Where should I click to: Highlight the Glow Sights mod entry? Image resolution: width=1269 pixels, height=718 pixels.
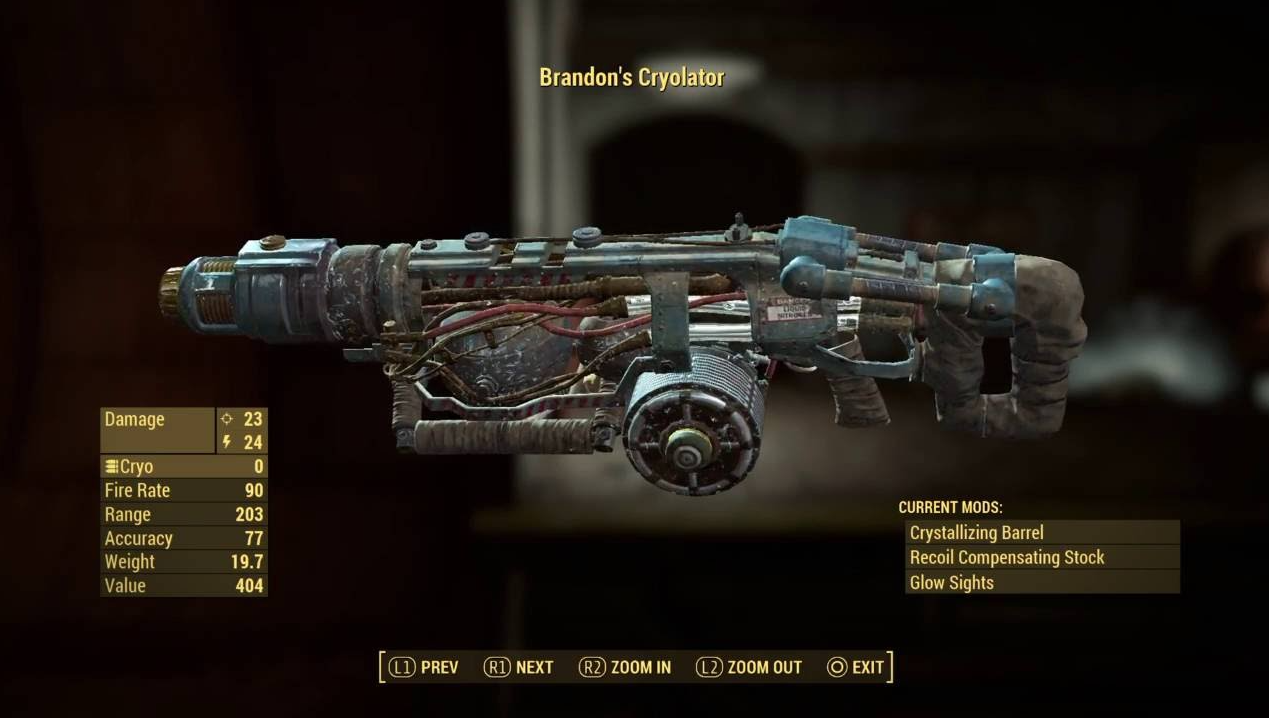[1041, 582]
